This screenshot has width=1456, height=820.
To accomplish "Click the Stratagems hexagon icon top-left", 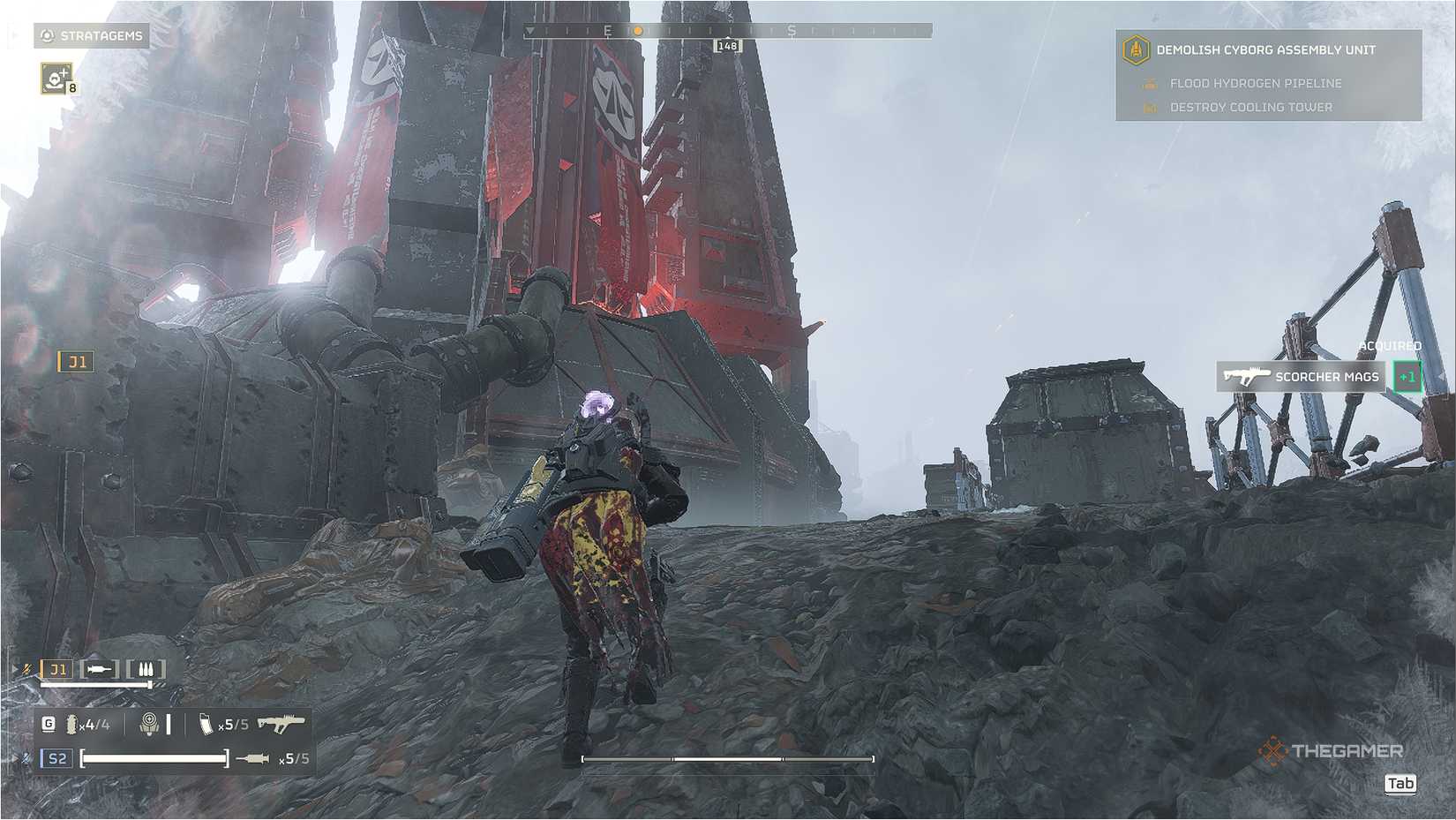I will (x=46, y=36).
